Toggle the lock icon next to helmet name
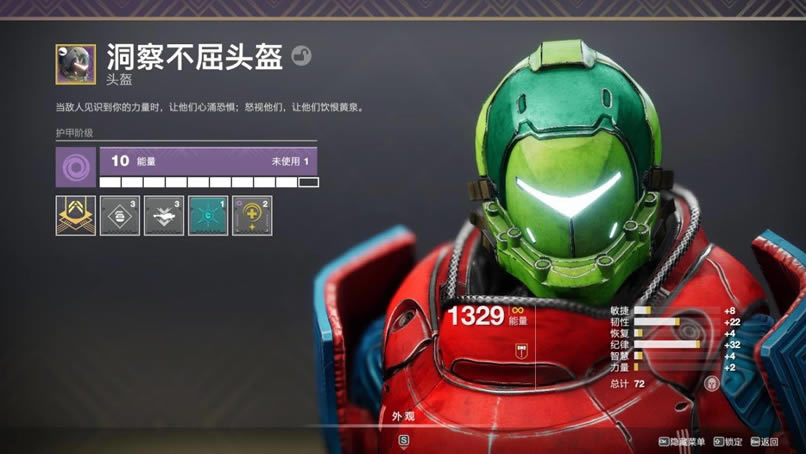This screenshot has height=454, width=806. point(301,57)
